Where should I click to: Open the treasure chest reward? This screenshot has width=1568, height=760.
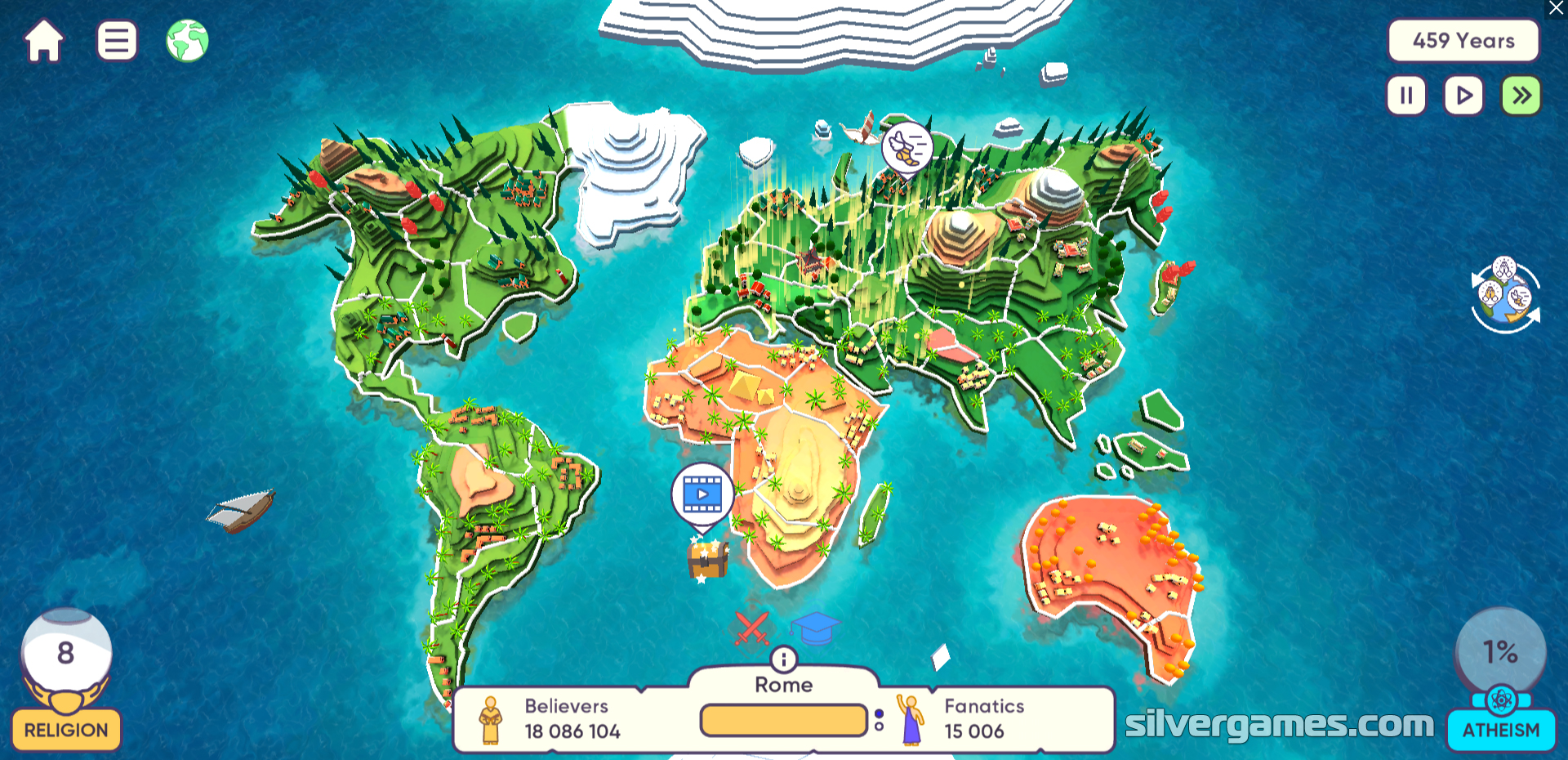[707, 560]
